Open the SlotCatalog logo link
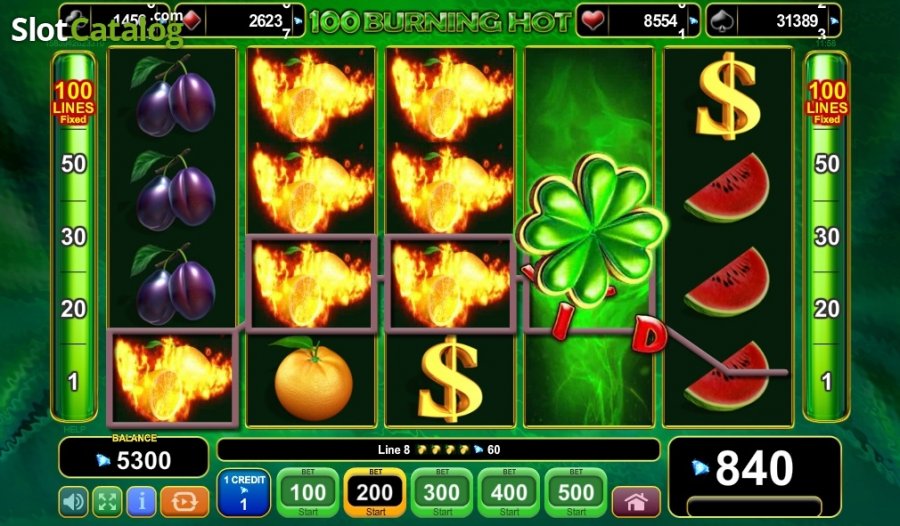This screenshot has width=900, height=526. click(97, 31)
